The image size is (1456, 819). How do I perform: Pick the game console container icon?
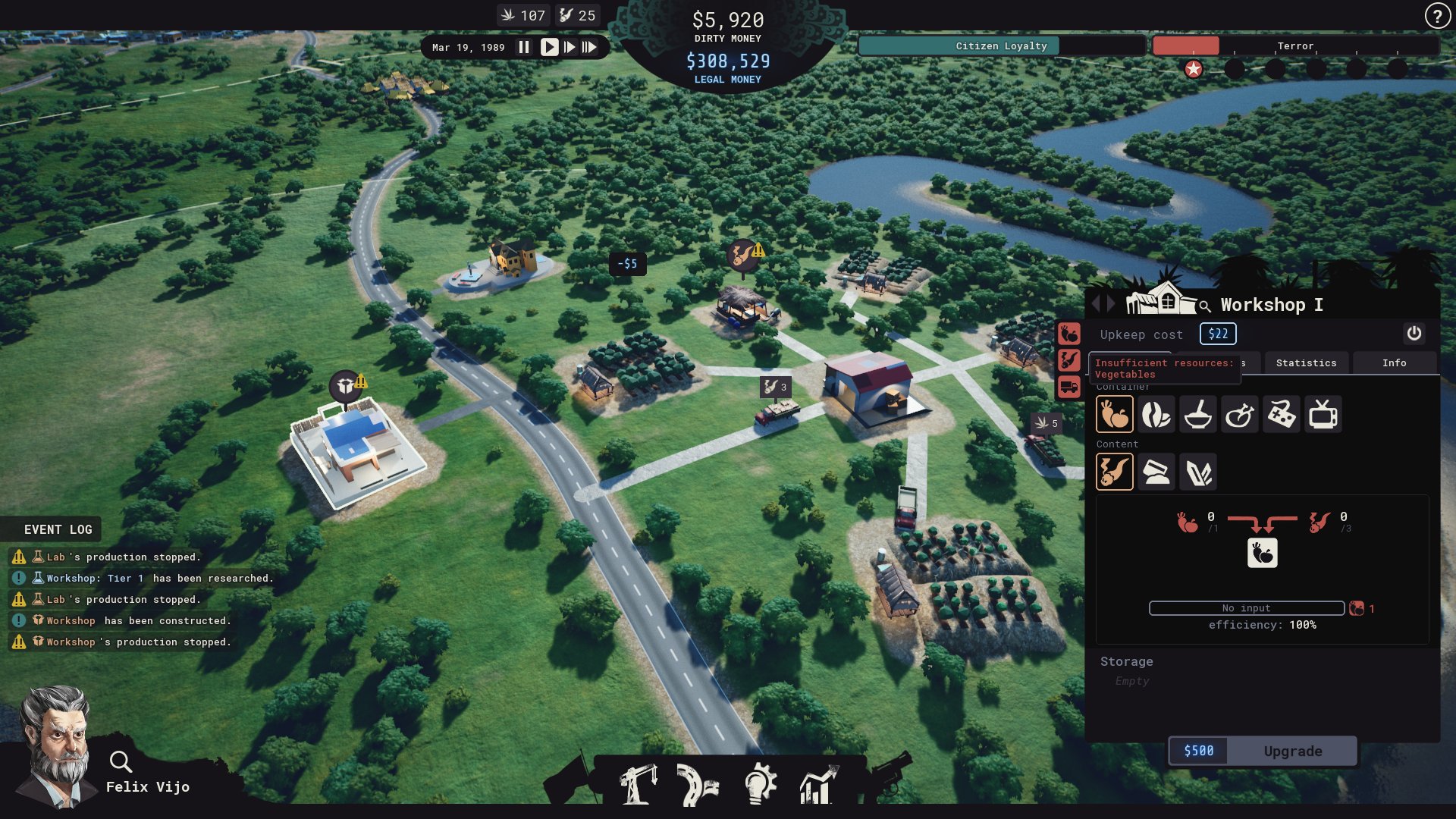click(1280, 416)
